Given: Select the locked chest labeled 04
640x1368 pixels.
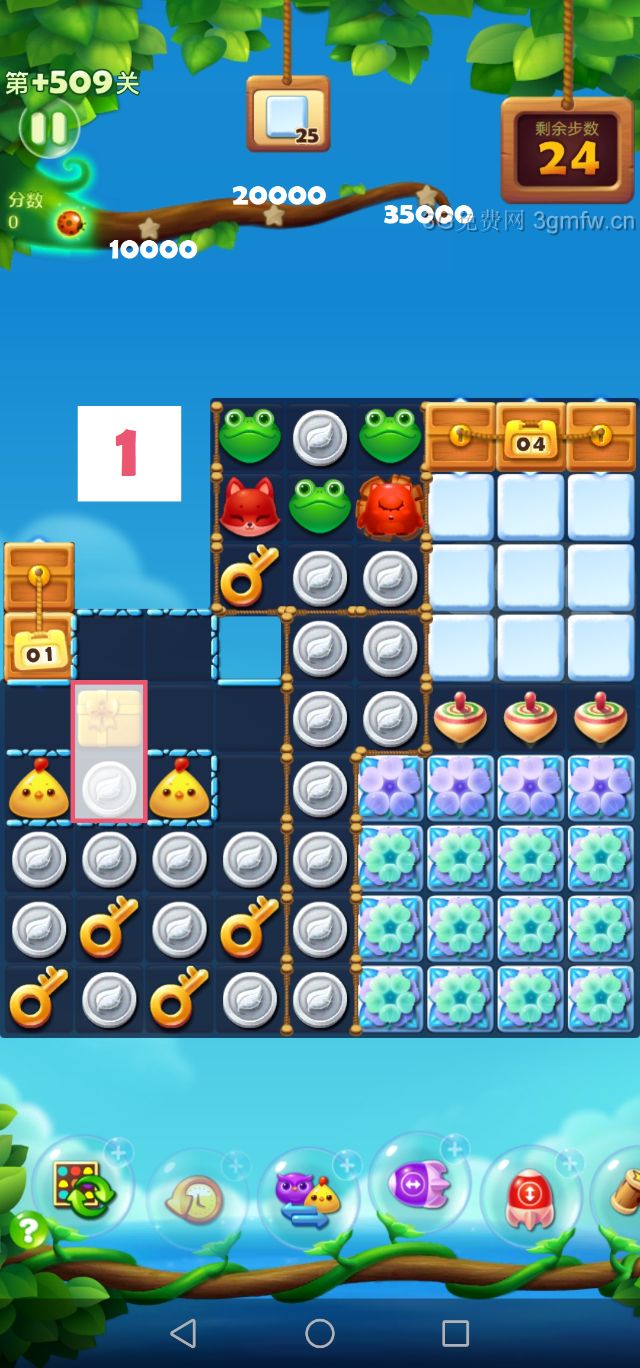Looking at the screenshot, I should pyautogui.click(x=531, y=437).
